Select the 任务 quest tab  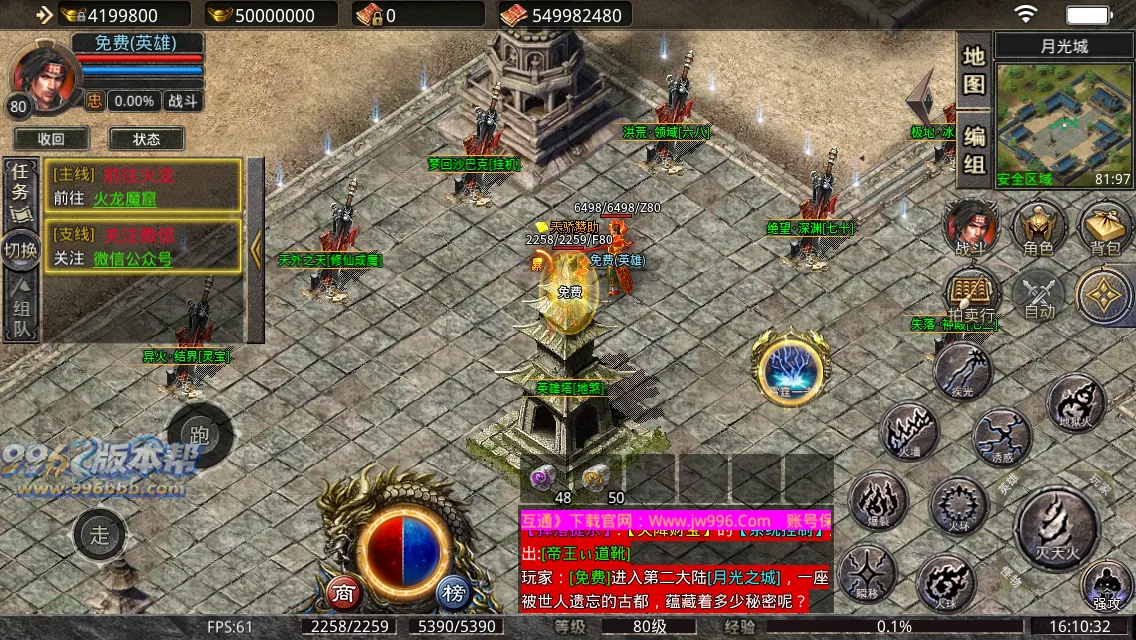point(20,184)
